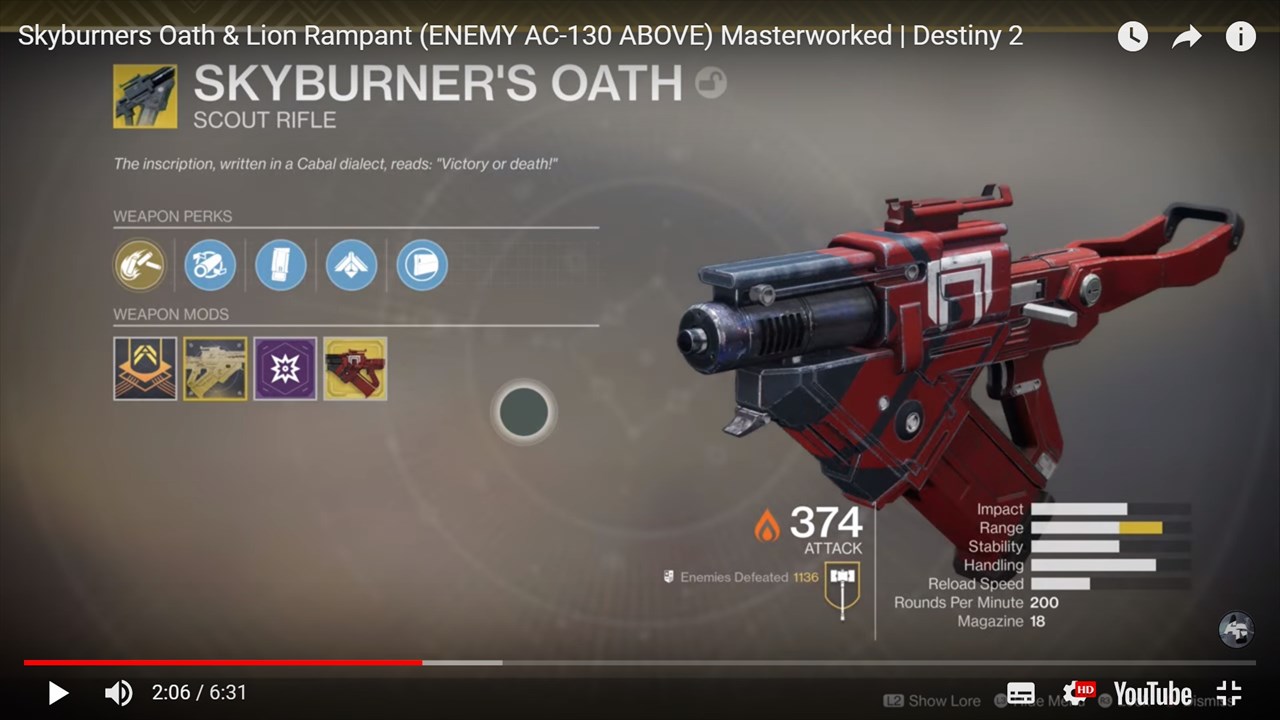
Task: Toggle subtitles in the YouTube player
Action: point(1020,692)
